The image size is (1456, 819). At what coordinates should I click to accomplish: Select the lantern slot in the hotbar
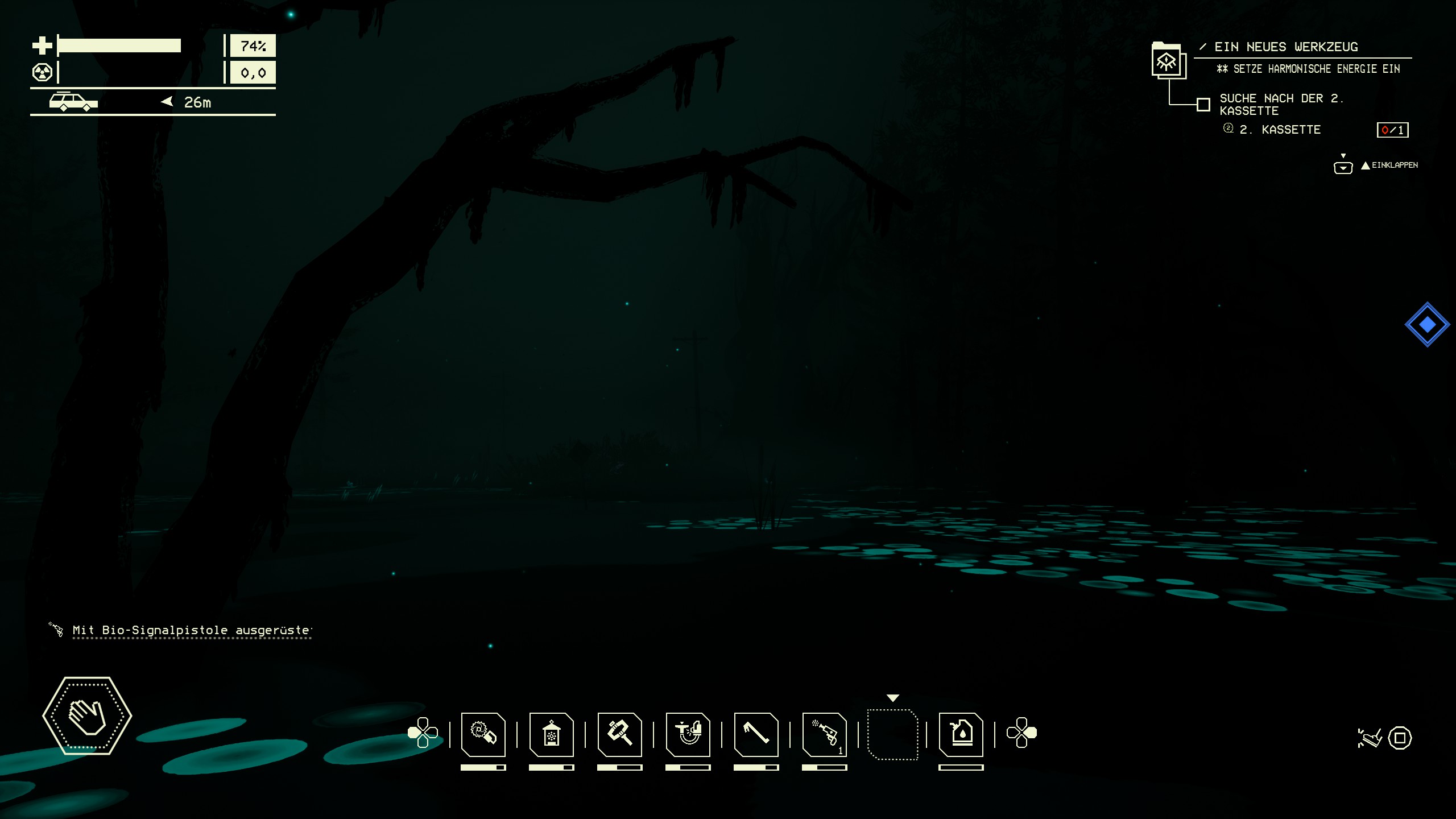tap(551, 734)
